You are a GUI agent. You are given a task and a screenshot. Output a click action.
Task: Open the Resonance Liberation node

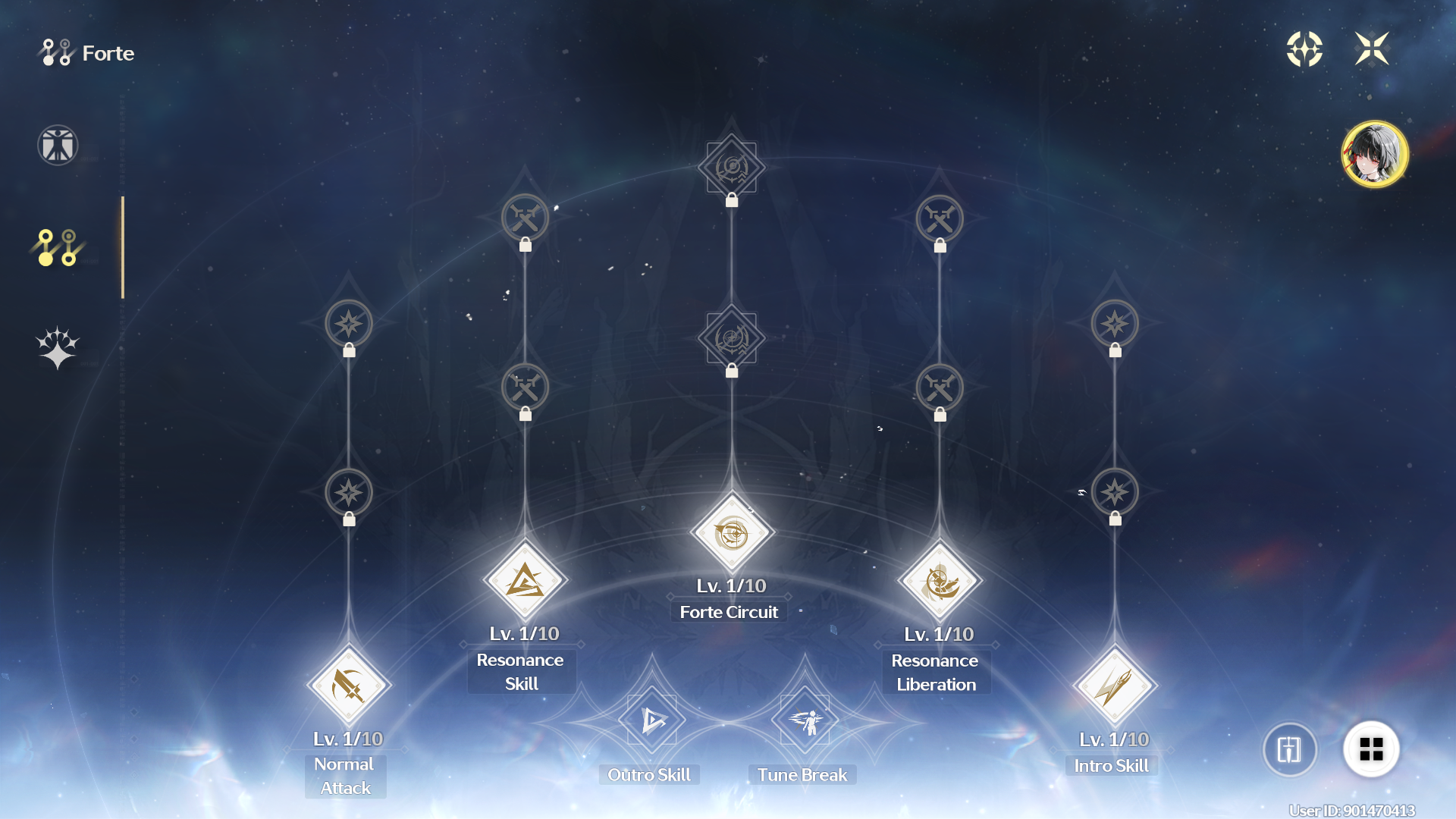click(938, 580)
